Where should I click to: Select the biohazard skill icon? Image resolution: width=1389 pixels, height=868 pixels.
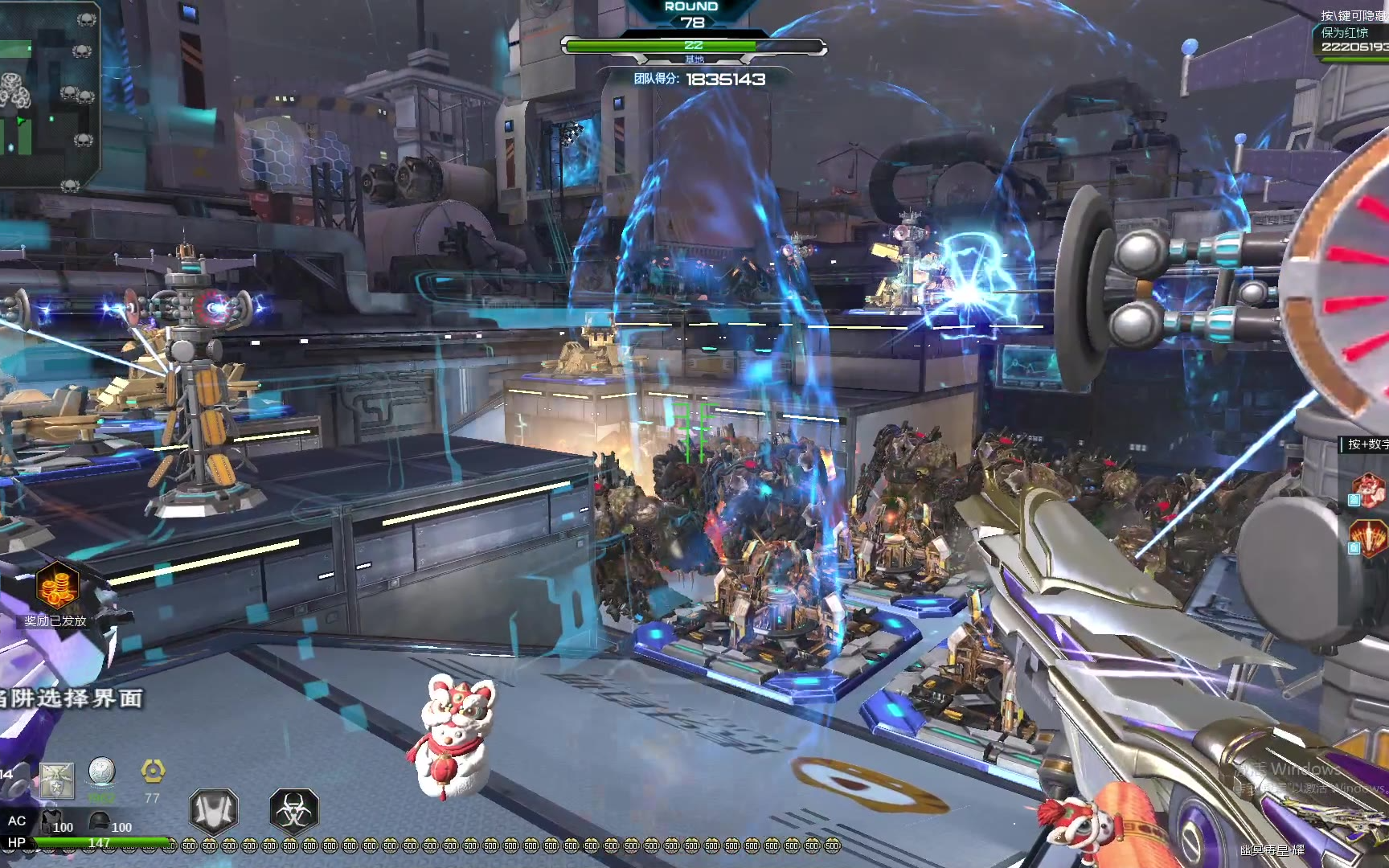tap(294, 810)
